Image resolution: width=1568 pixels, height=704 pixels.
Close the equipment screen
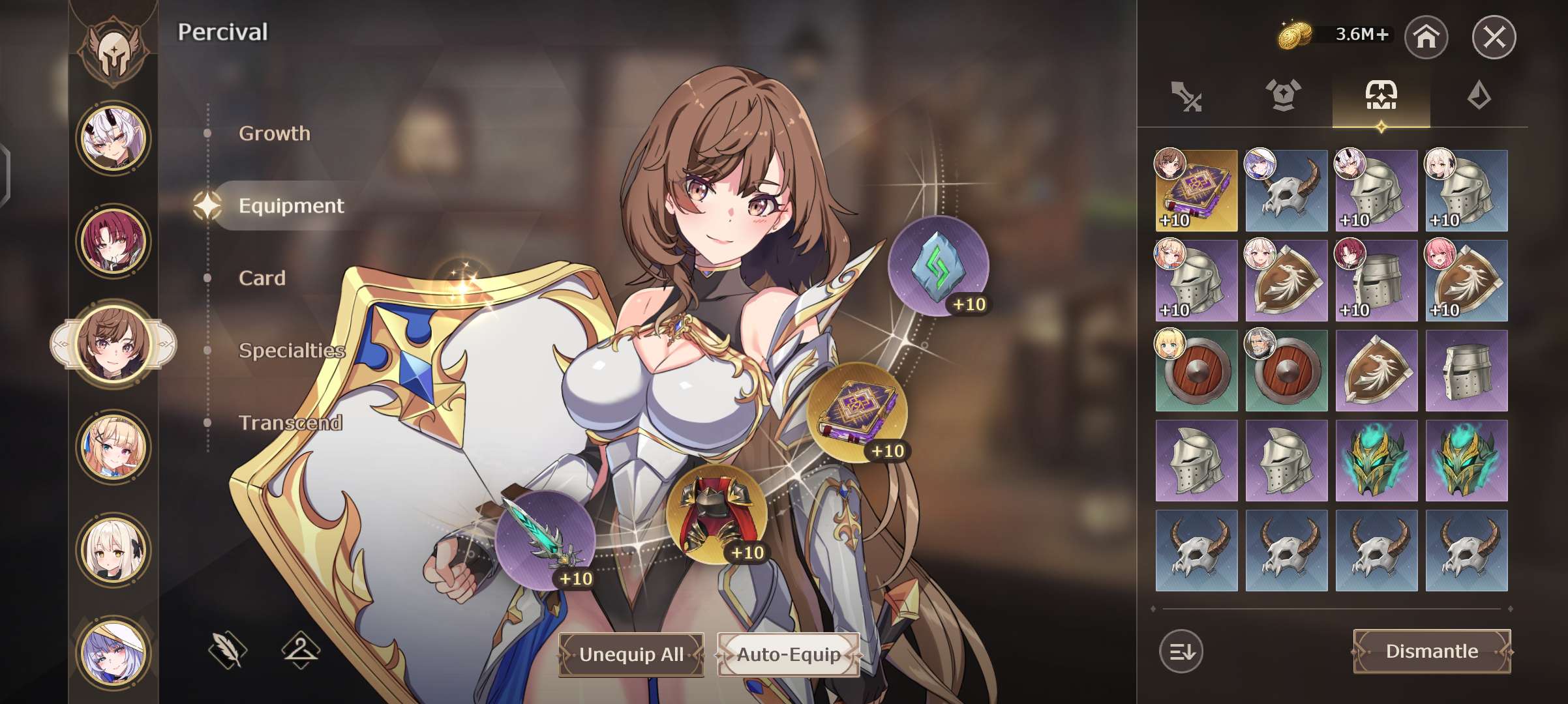(1494, 37)
